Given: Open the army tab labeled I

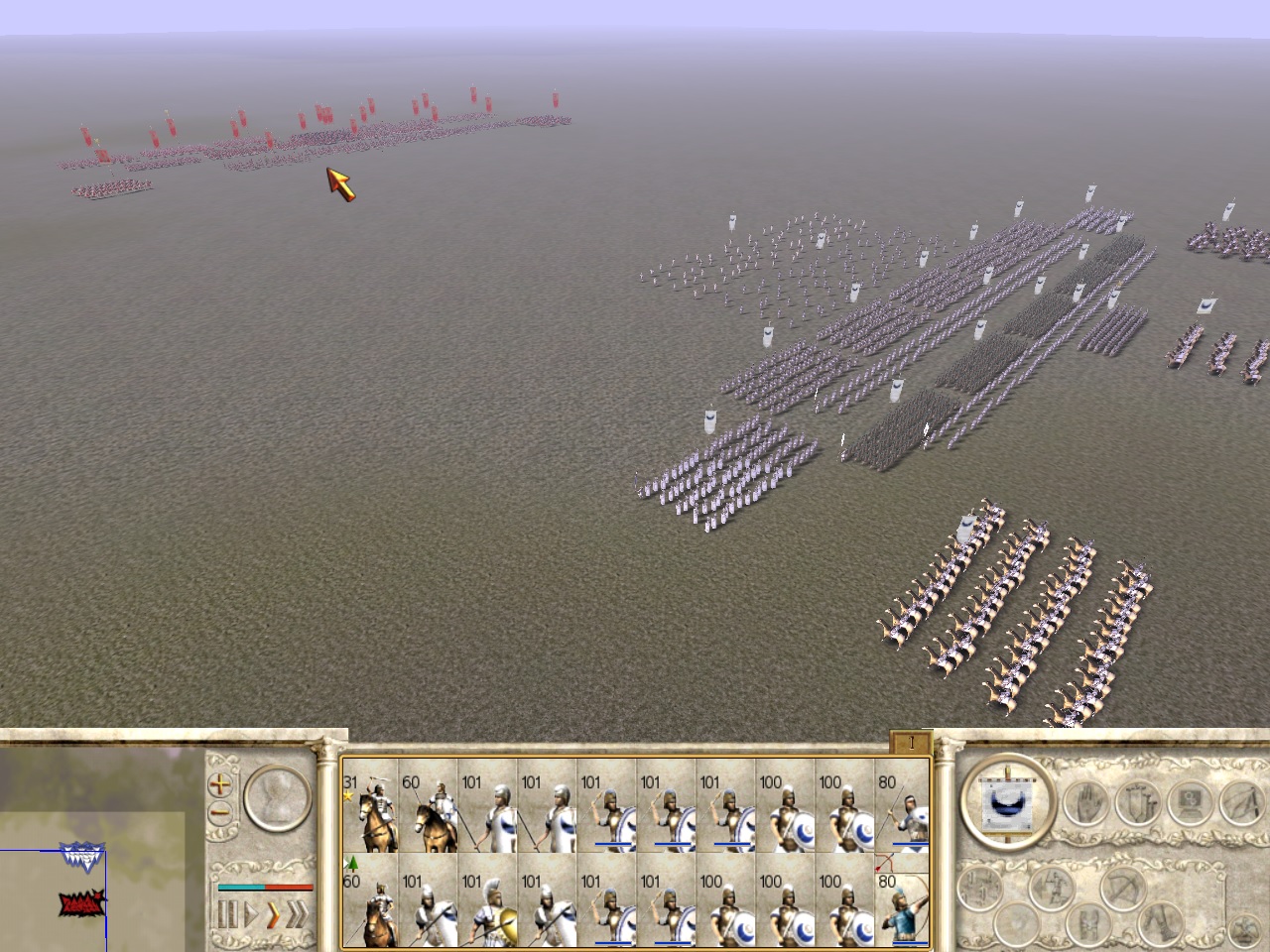Looking at the screenshot, I should (x=910, y=742).
